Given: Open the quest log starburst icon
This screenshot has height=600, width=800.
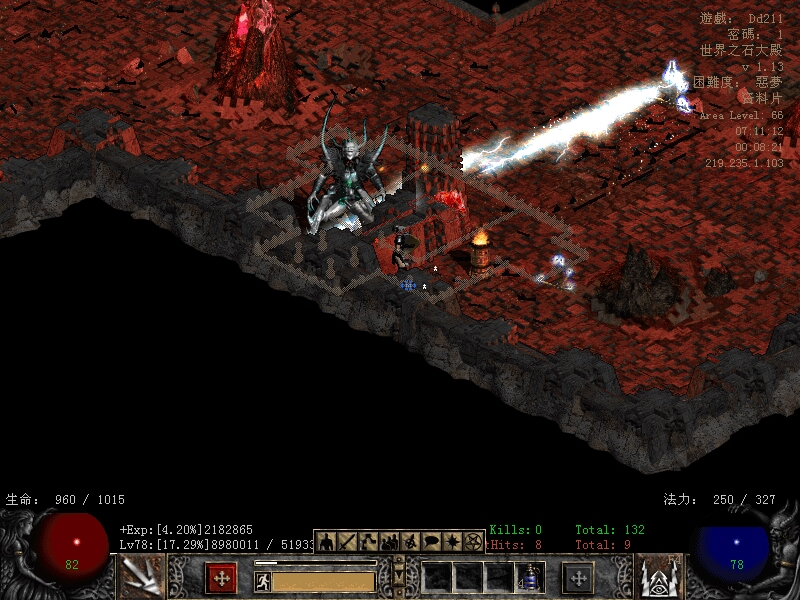Looking at the screenshot, I should click(452, 541).
